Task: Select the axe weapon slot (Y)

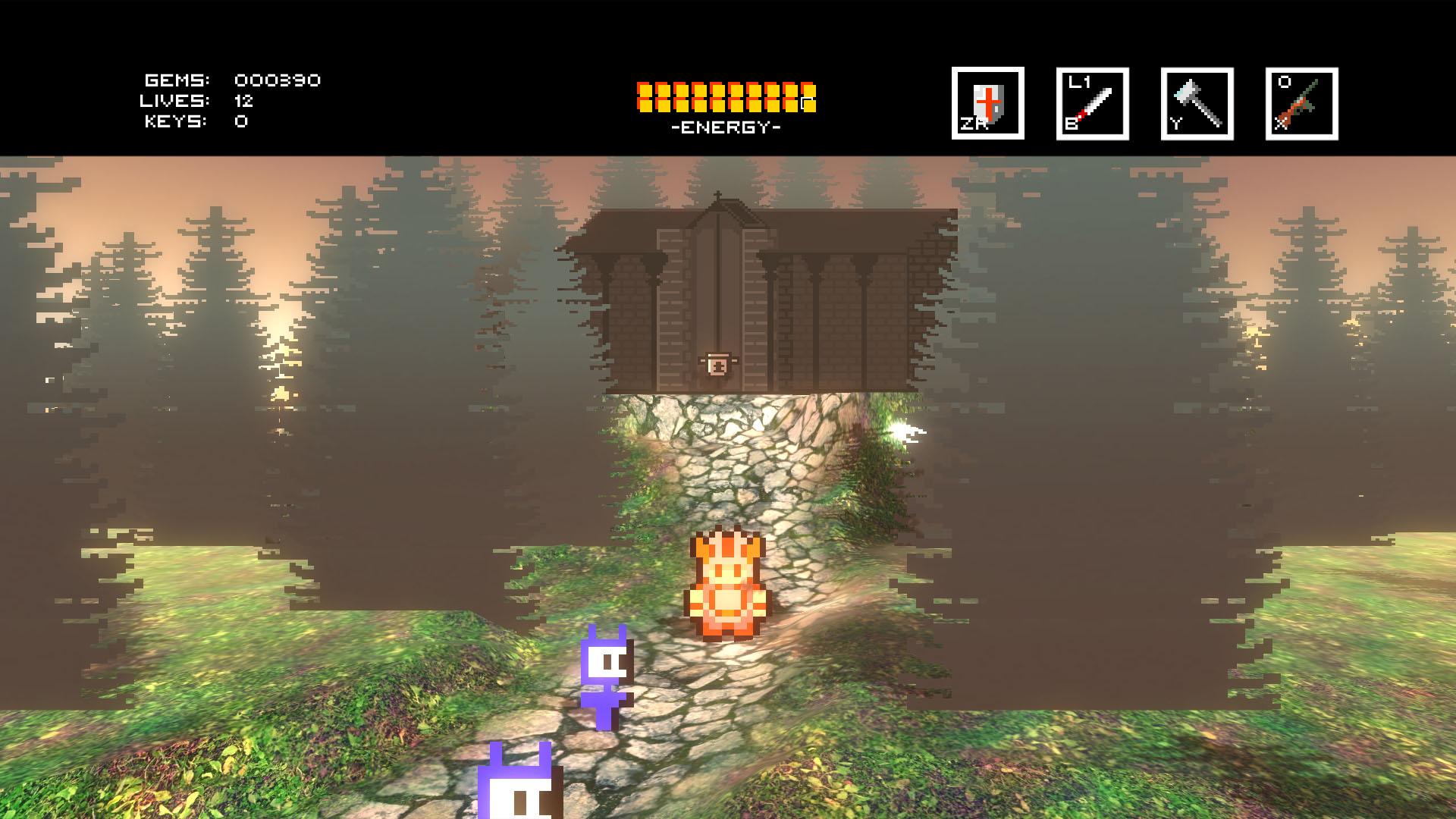Action: point(1197,103)
